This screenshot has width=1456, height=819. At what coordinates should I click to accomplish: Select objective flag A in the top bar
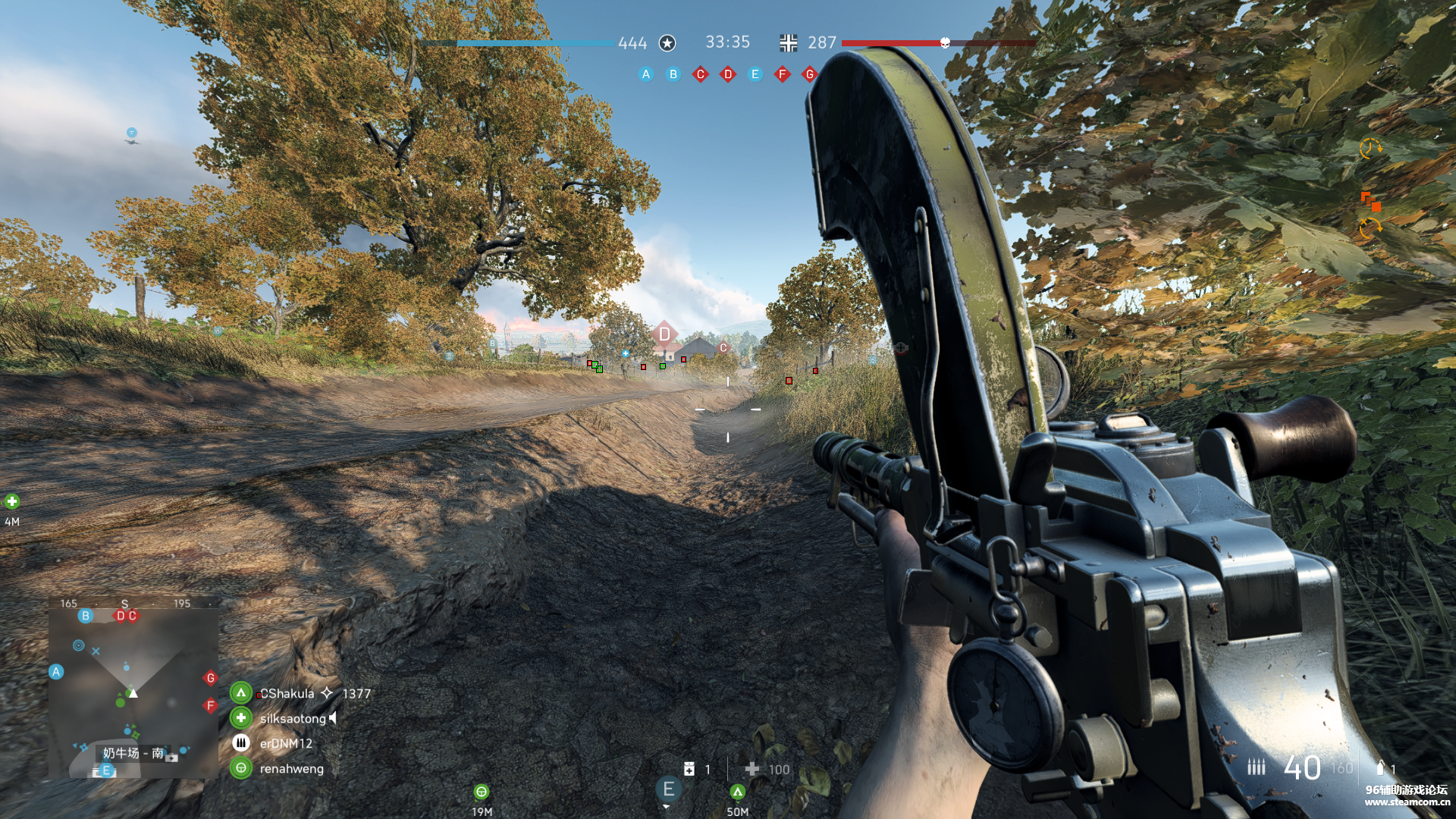click(646, 74)
